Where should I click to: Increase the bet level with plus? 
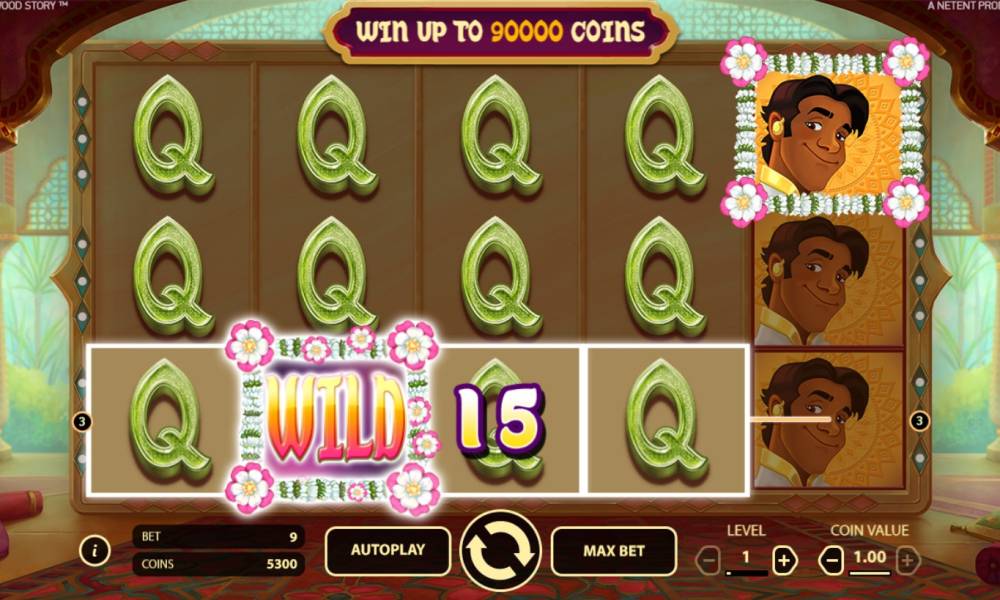784,561
